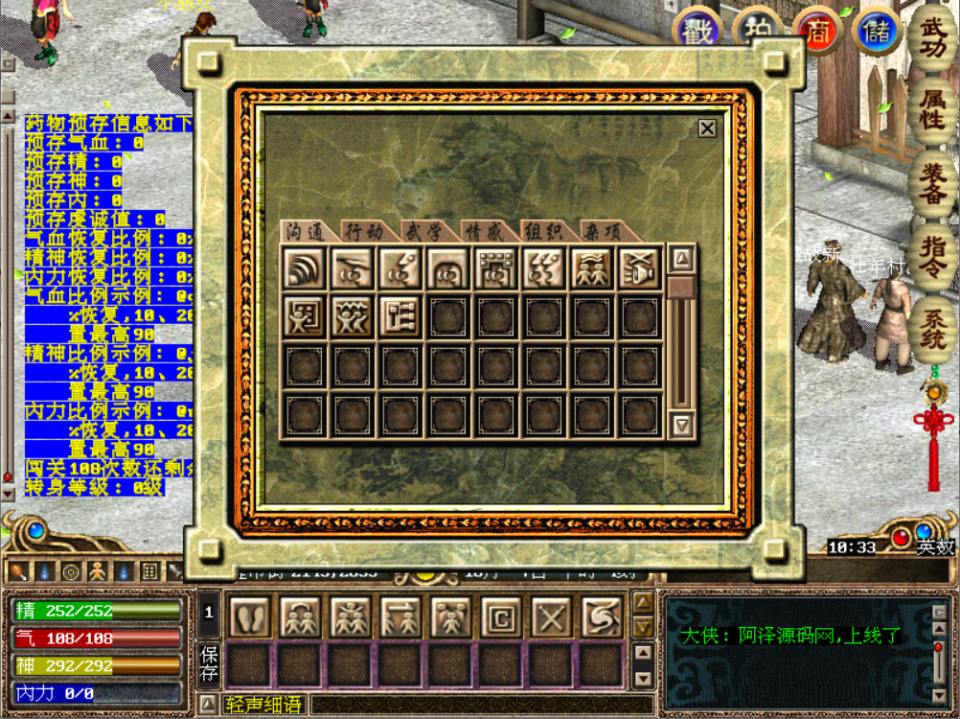Open the 武学 tab
960x719 pixels.
click(423, 231)
